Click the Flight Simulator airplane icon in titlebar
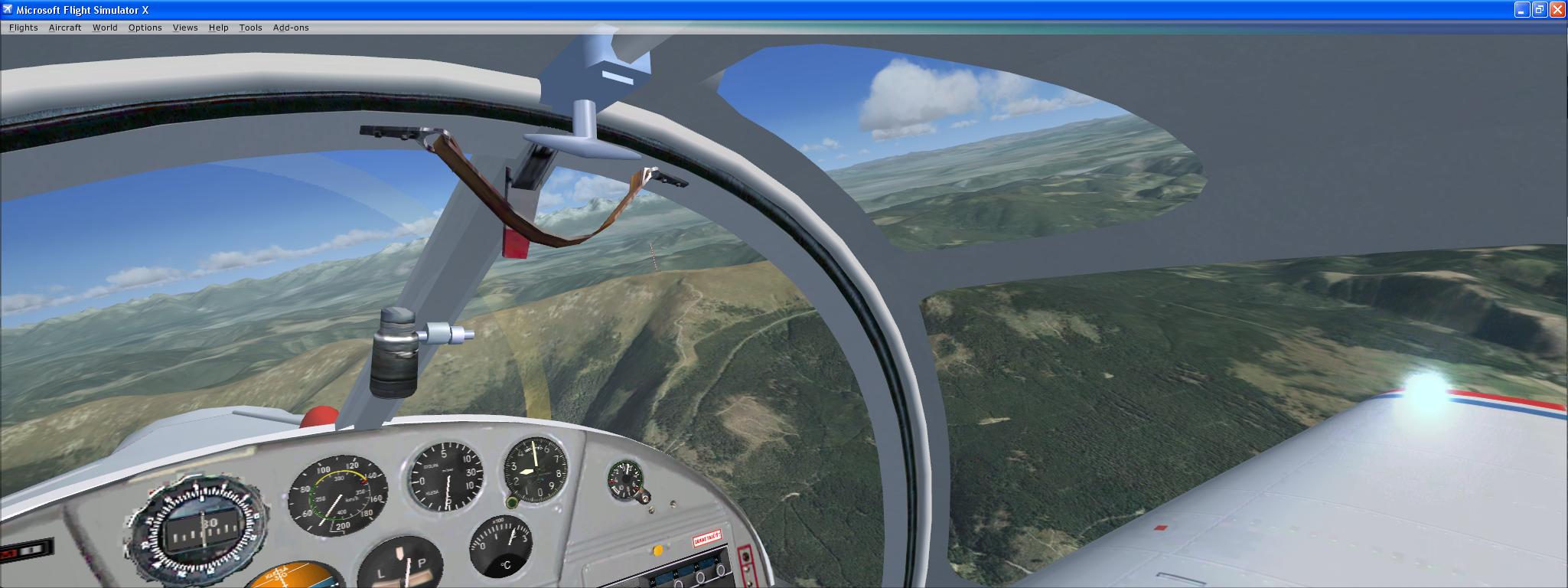The image size is (1568, 588). click(8, 10)
